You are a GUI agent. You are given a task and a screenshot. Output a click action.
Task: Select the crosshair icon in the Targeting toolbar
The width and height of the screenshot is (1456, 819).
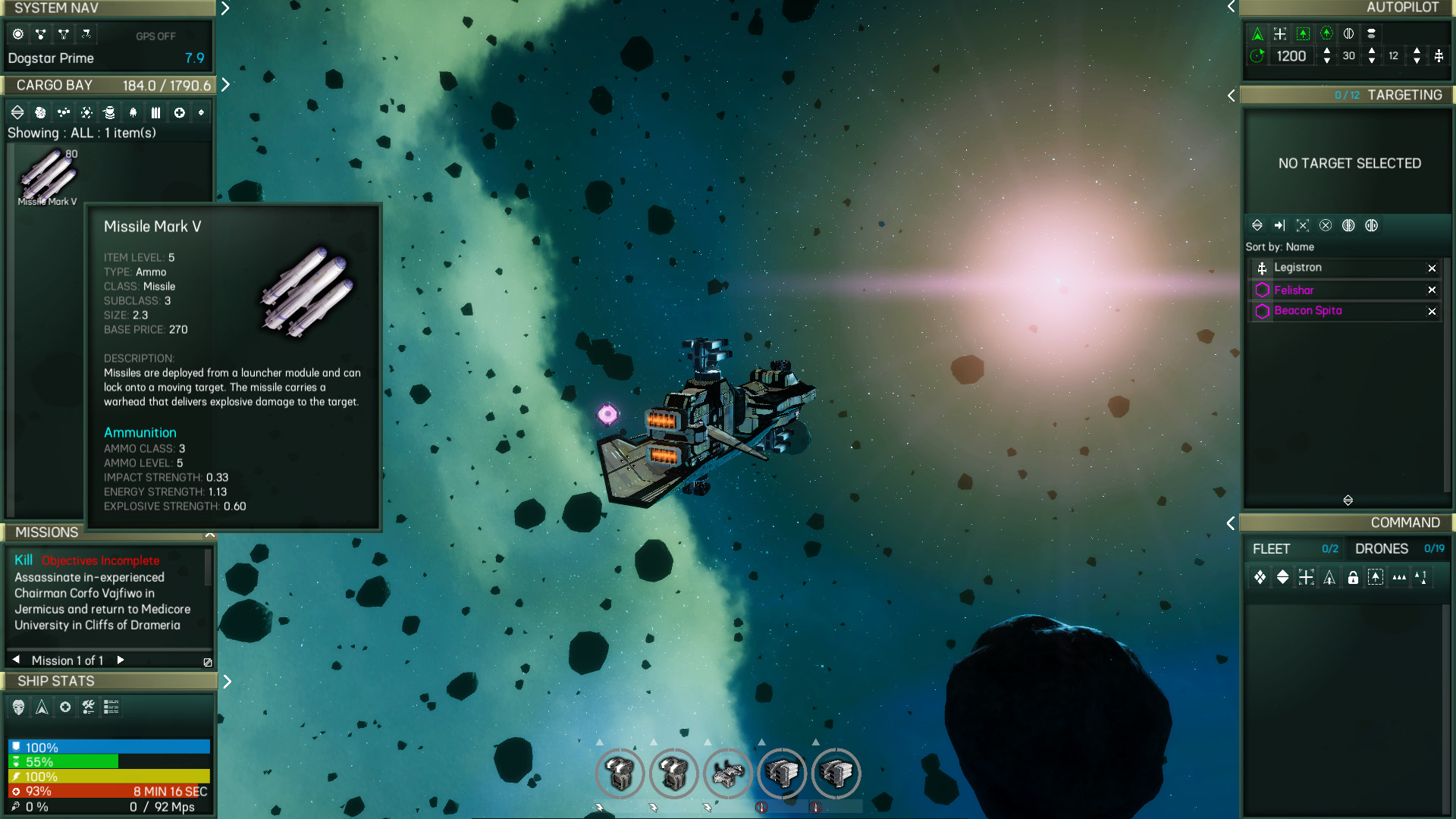pyautogui.click(x=1303, y=225)
